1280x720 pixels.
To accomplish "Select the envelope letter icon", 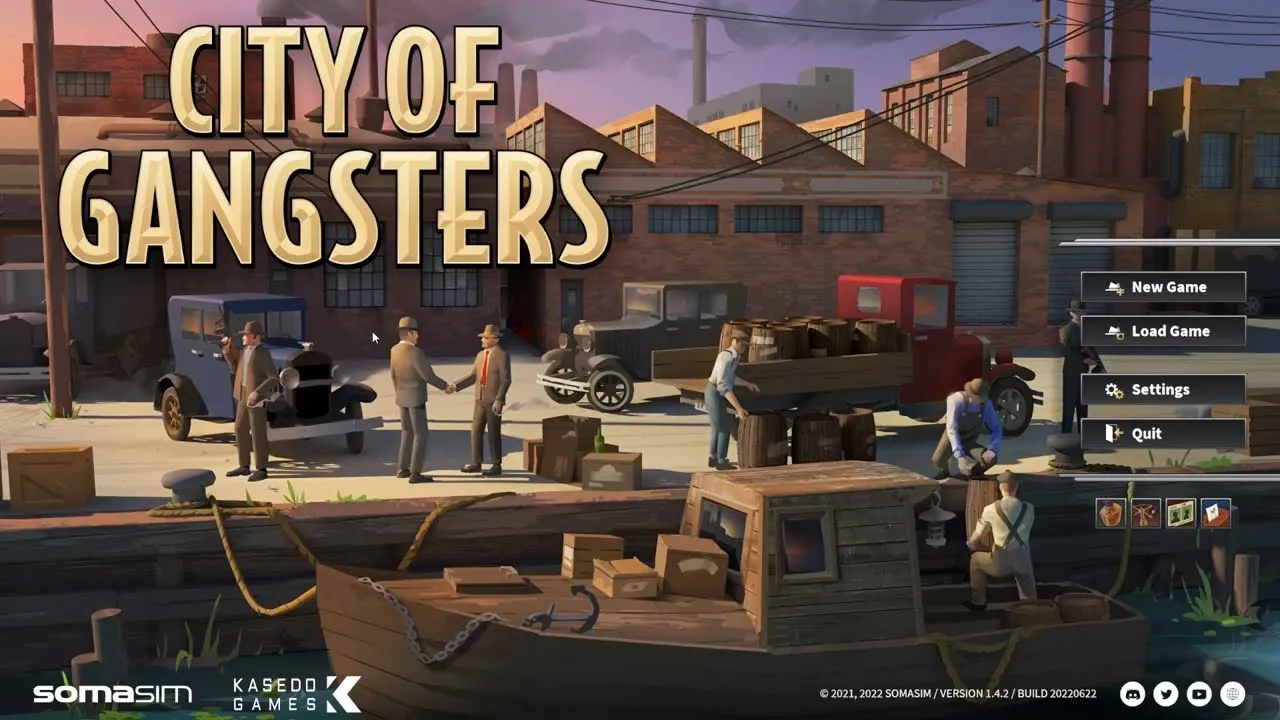I will [x=1215, y=513].
